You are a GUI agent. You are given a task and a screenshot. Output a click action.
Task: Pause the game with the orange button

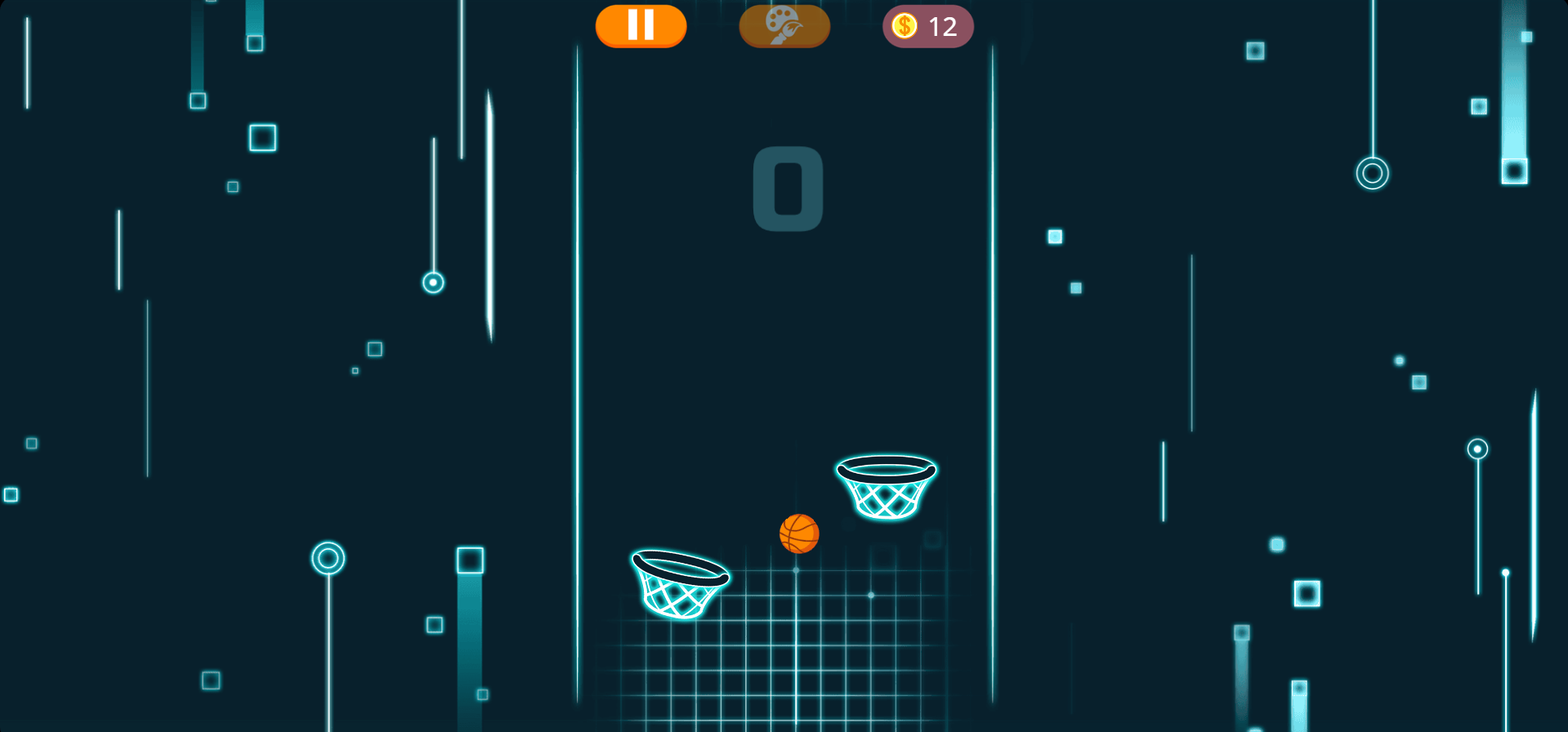tap(641, 26)
